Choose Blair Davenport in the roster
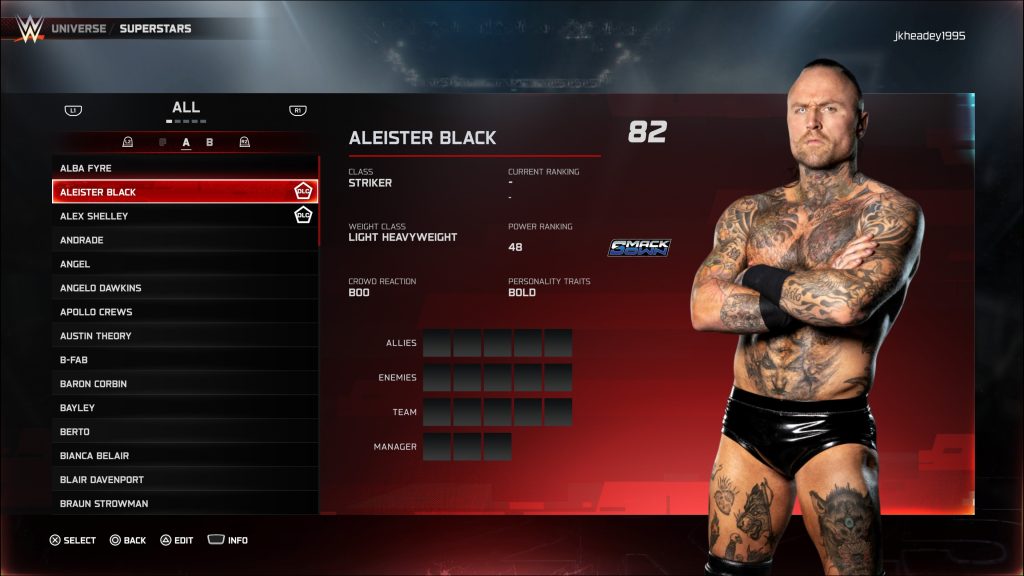 (x=185, y=480)
